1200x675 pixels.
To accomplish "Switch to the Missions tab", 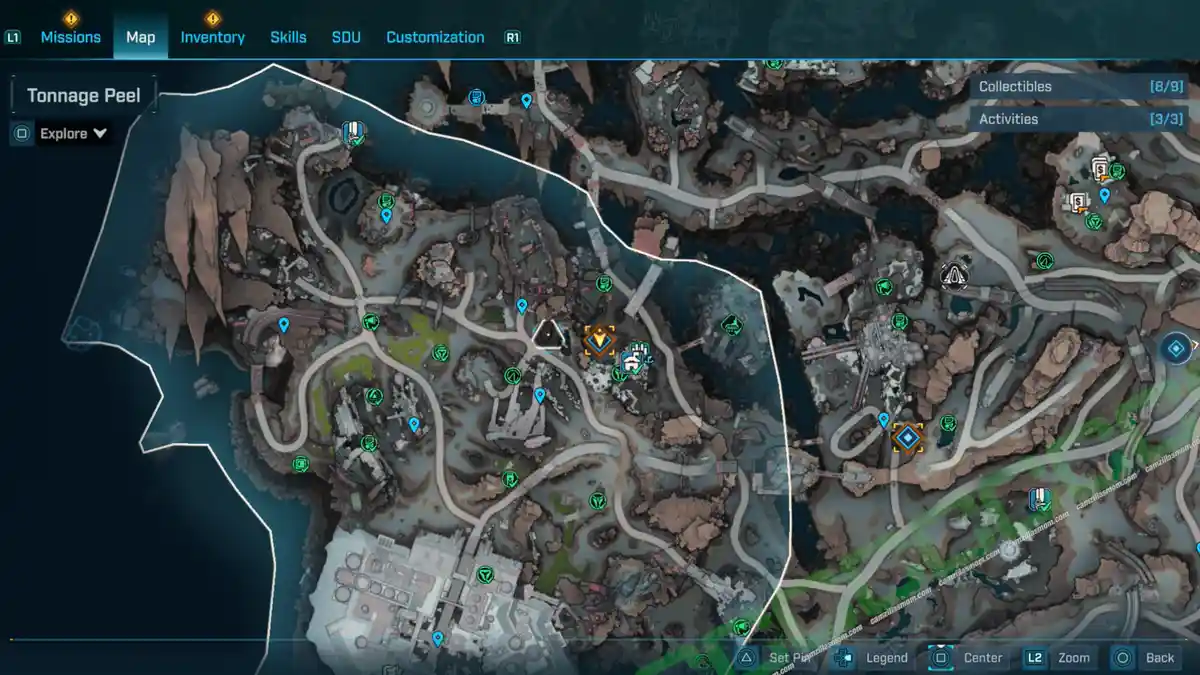I will click(x=70, y=37).
